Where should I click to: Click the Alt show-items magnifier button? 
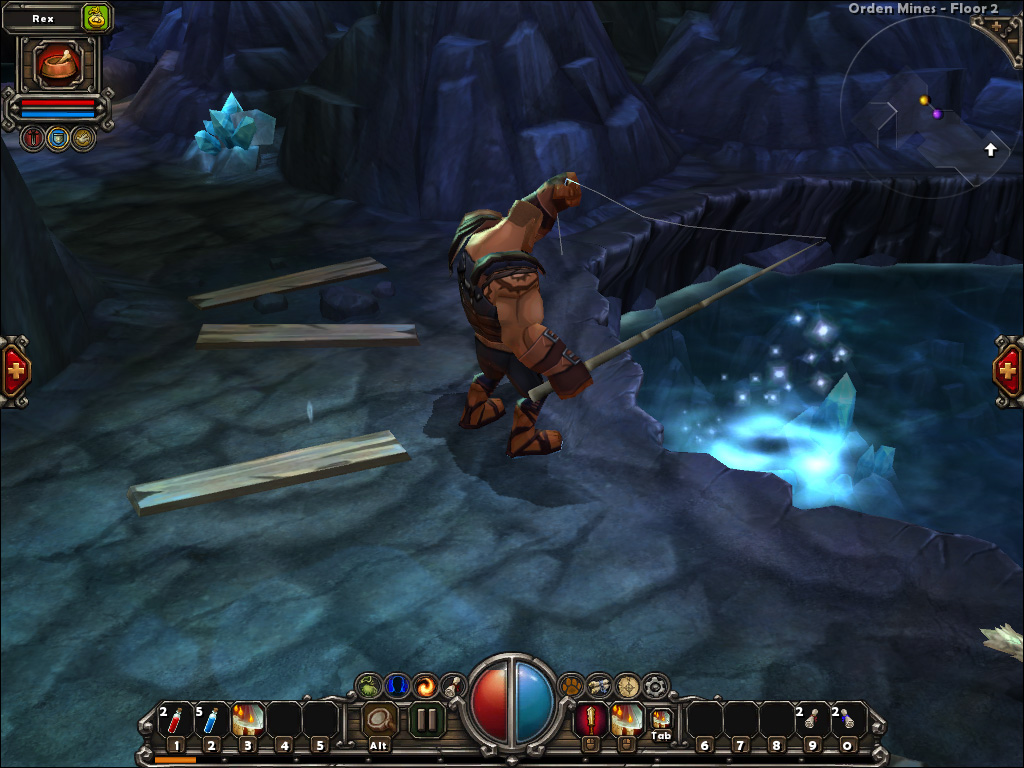380,719
